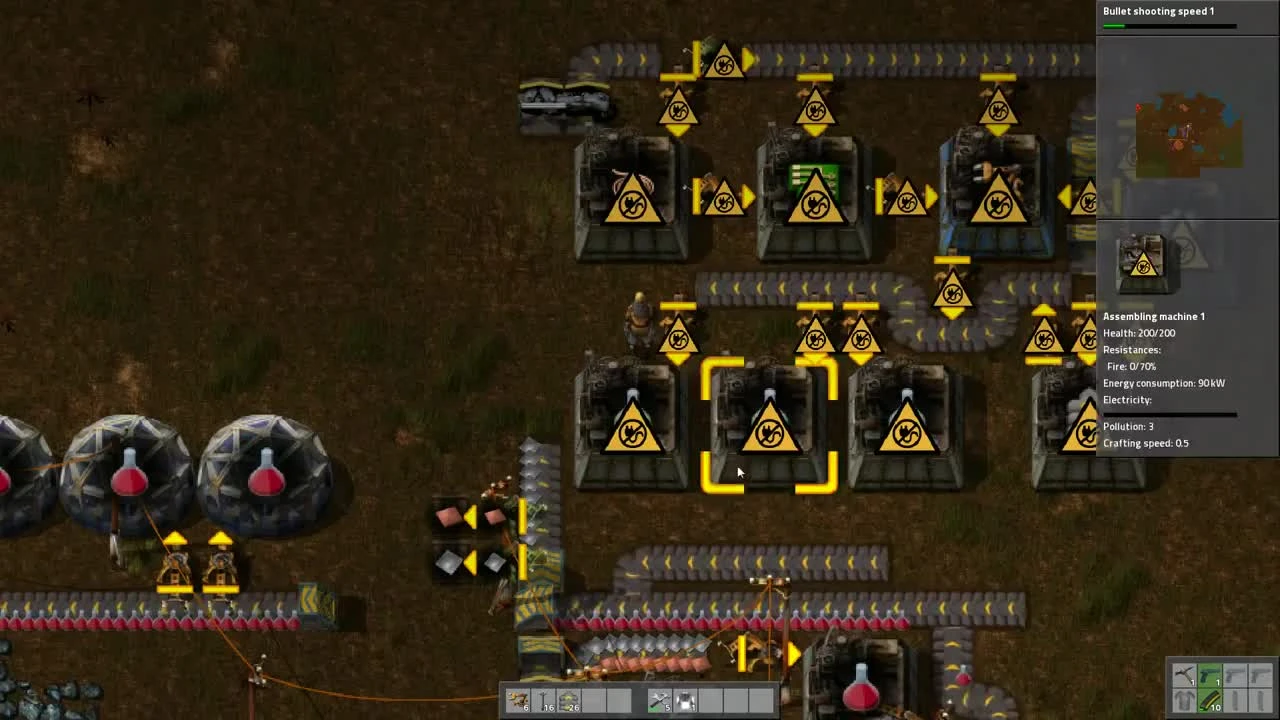Equip the pistol in the gun slot
1280x720 pixels.
pyautogui.click(x=1210, y=675)
